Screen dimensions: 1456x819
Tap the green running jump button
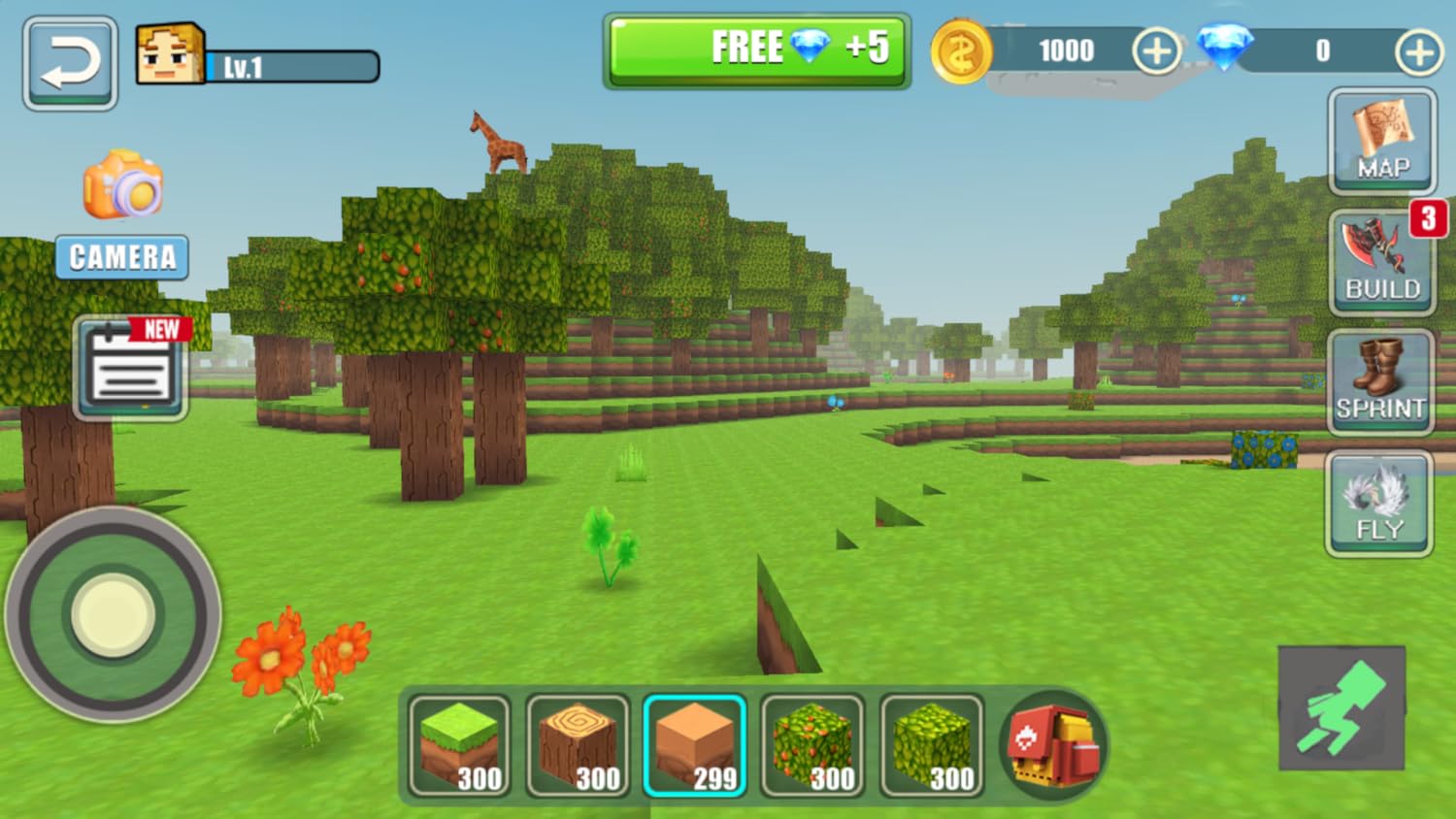point(1341,708)
